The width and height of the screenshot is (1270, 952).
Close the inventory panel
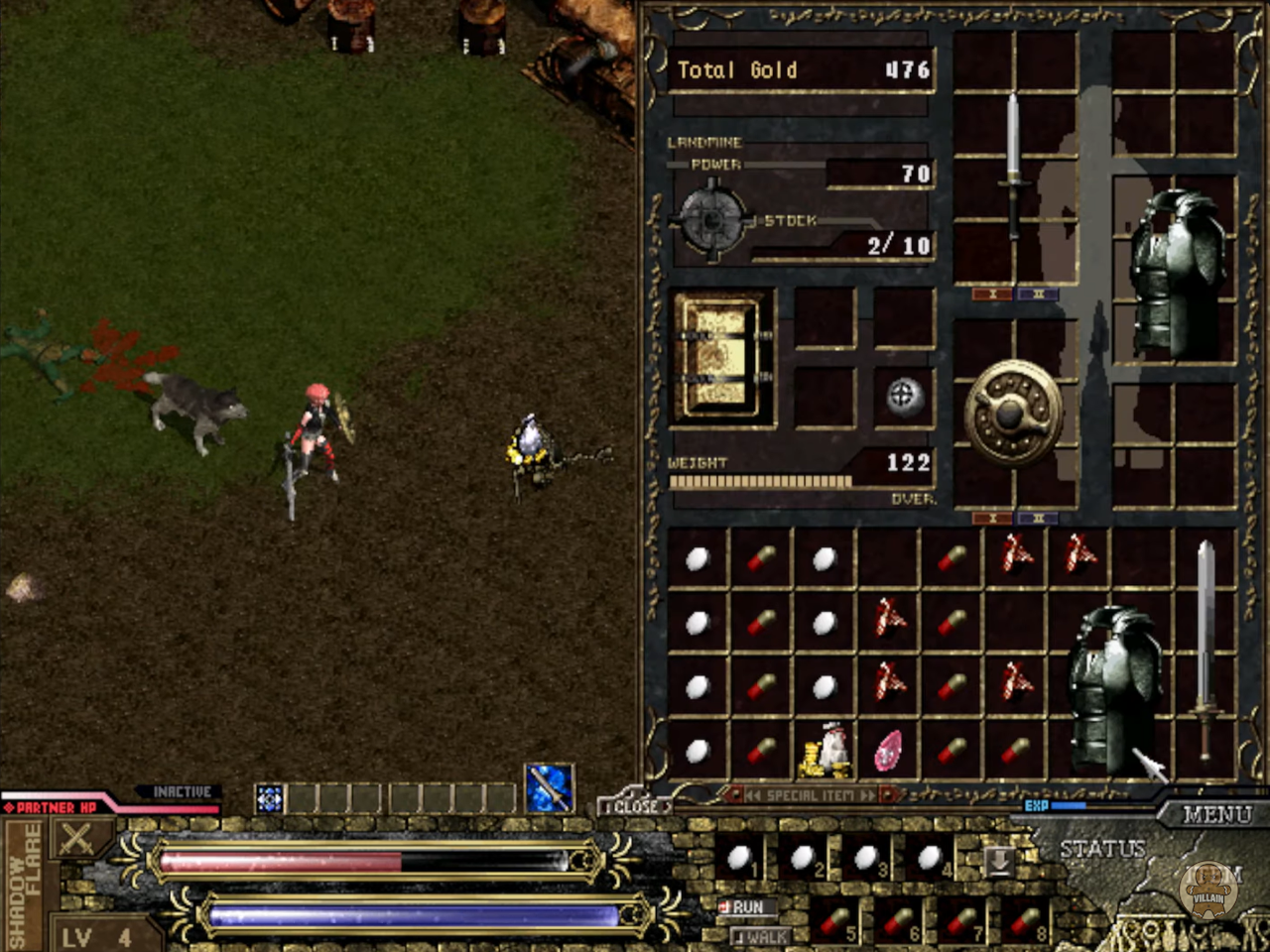[634, 806]
